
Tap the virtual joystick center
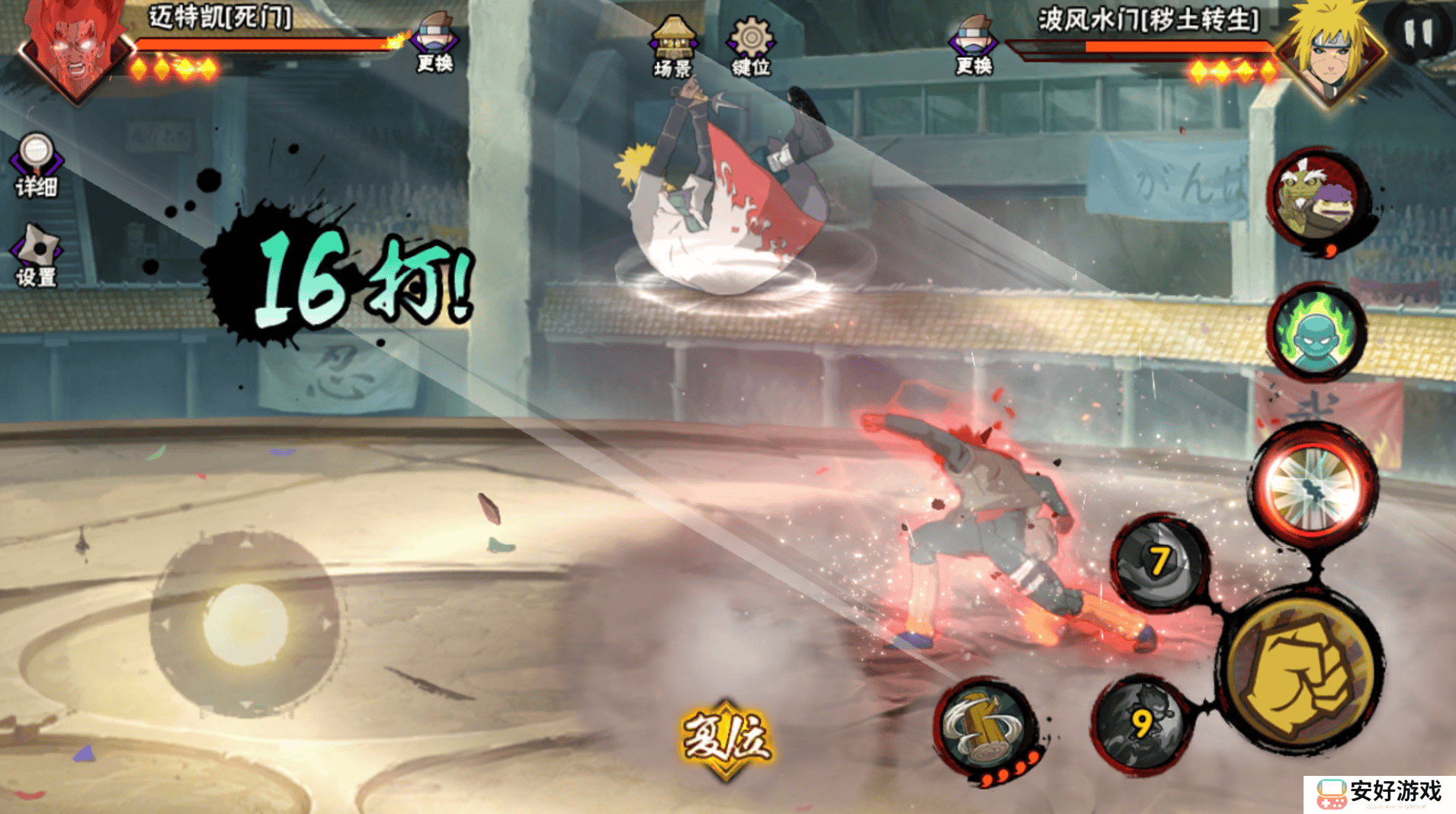point(245,624)
